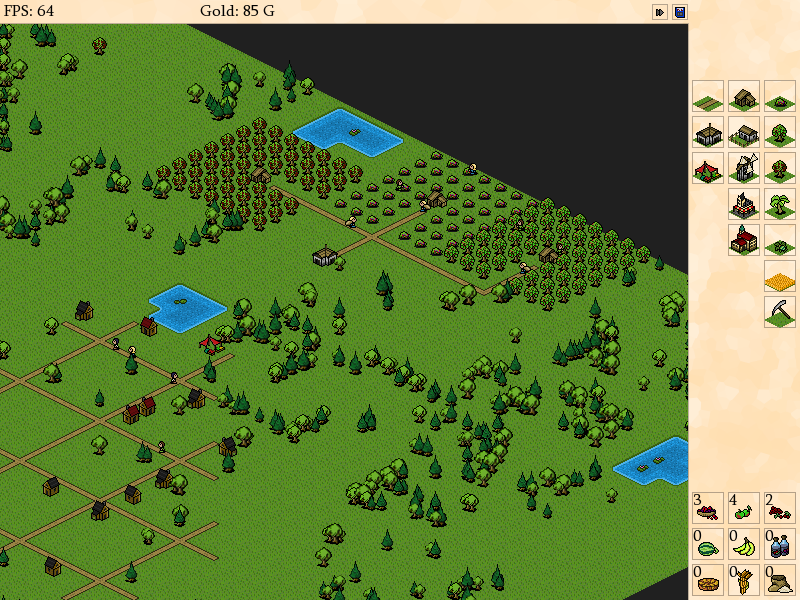Select the golden wheat field tile
The width and height of the screenshot is (800, 600).
[x=780, y=276]
